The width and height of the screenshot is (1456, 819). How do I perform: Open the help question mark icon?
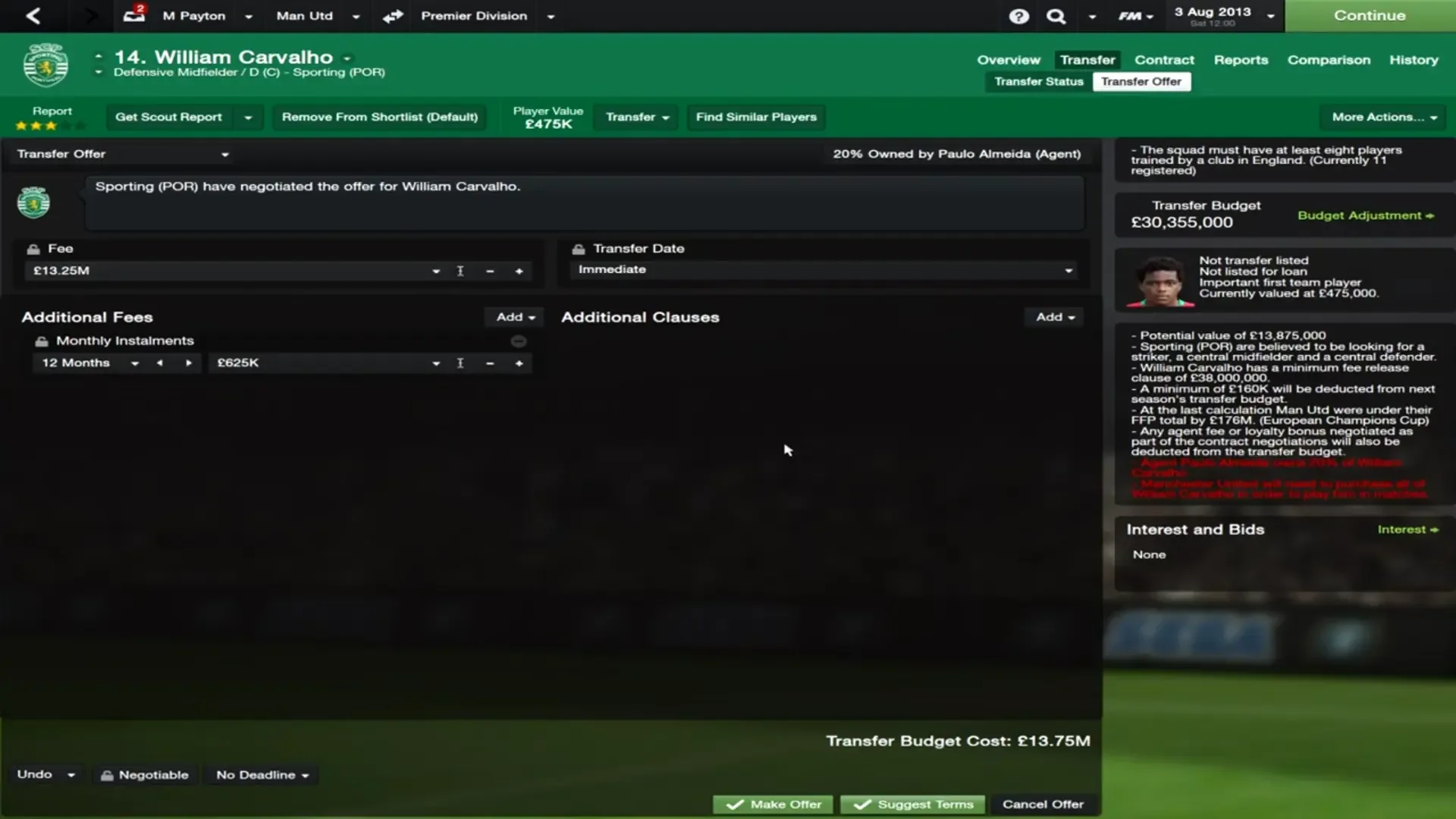[1018, 16]
